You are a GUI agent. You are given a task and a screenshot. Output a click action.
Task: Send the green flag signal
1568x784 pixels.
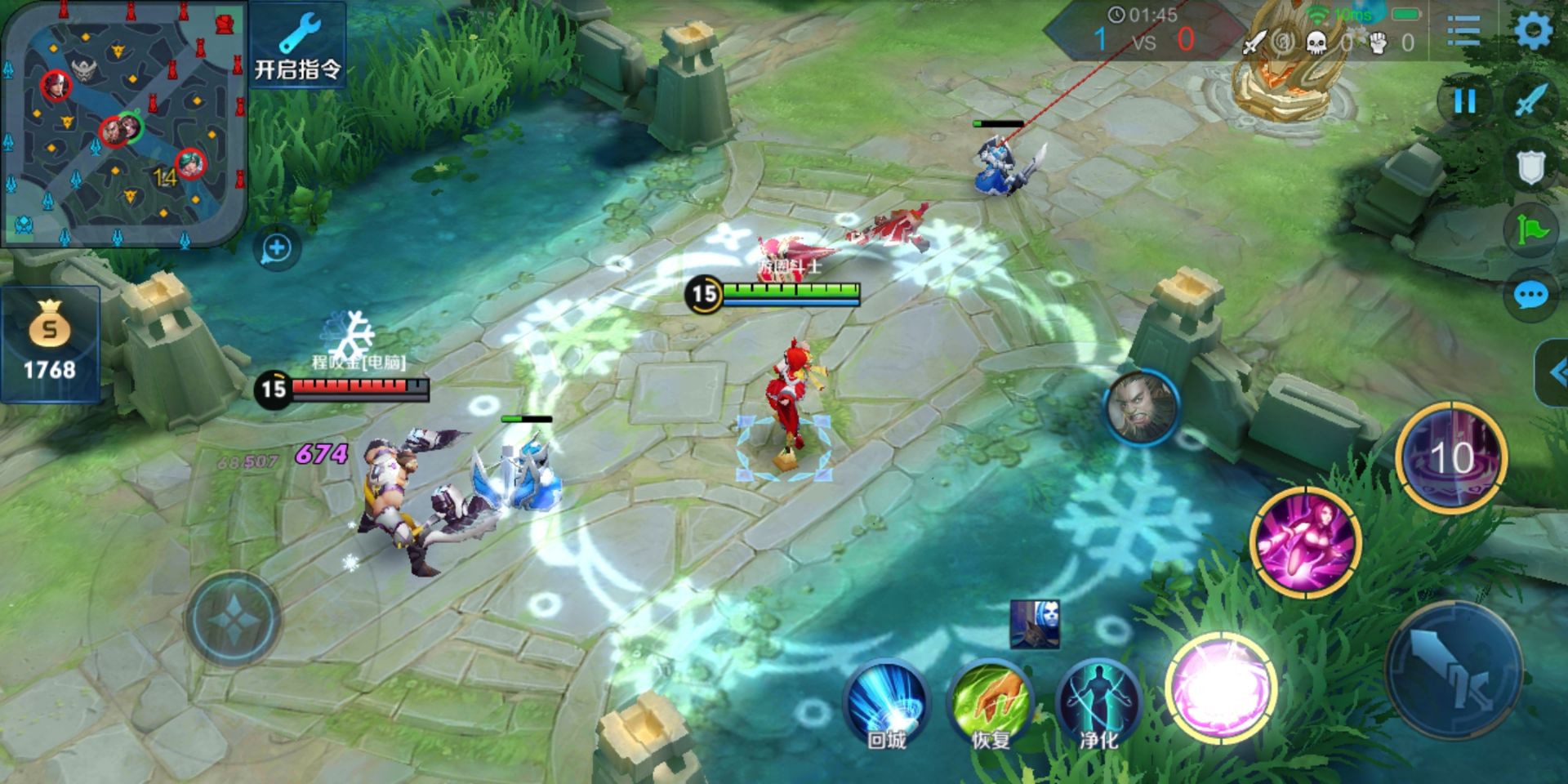pos(1531,230)
